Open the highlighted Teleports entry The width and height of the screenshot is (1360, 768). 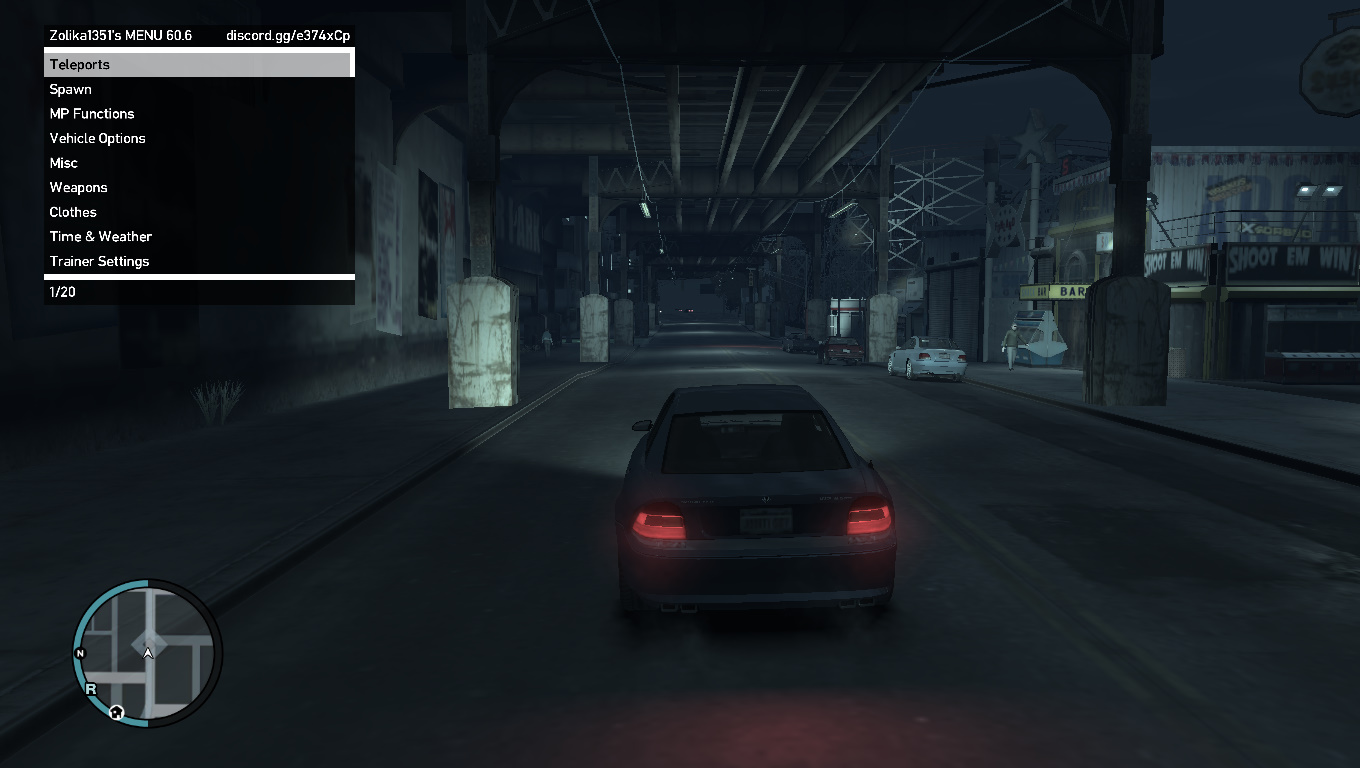pos(80,64)
